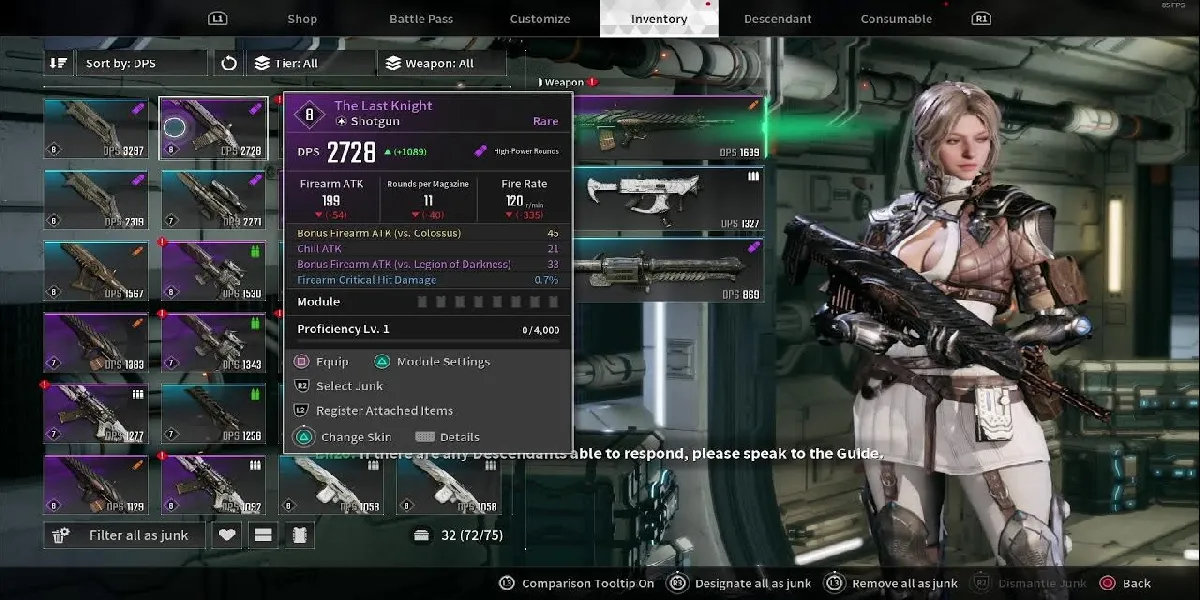Click the circular reset arrow button
1200x600 pixels.
(x=229, y=63)
